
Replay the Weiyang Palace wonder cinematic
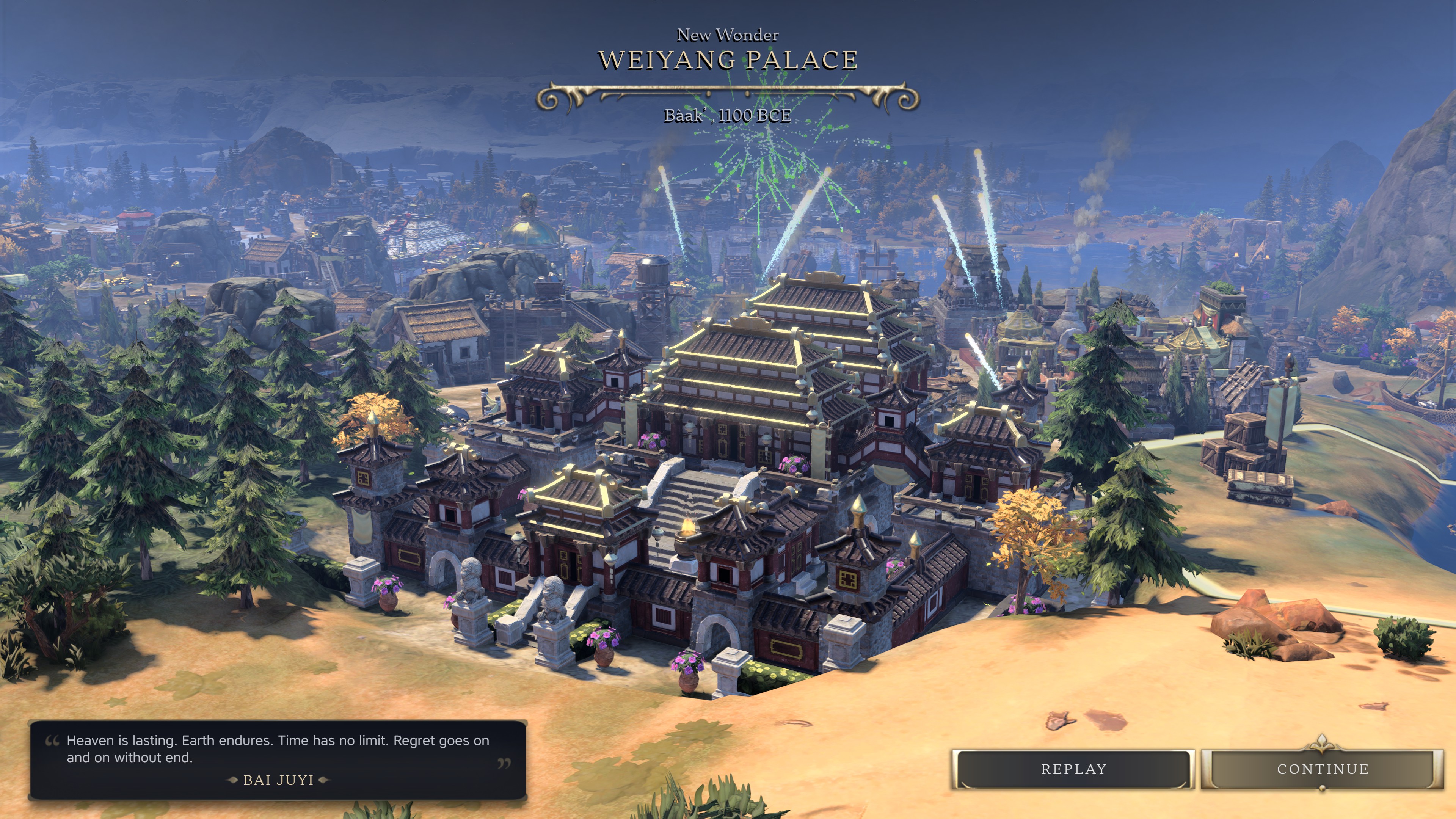1073,769
